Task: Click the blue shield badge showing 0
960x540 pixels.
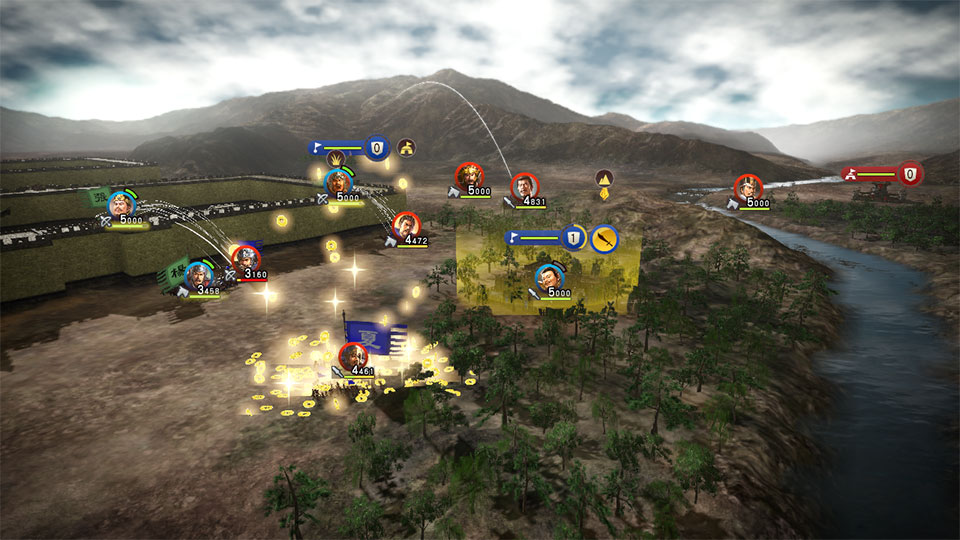Action: (x=377, y=148)
